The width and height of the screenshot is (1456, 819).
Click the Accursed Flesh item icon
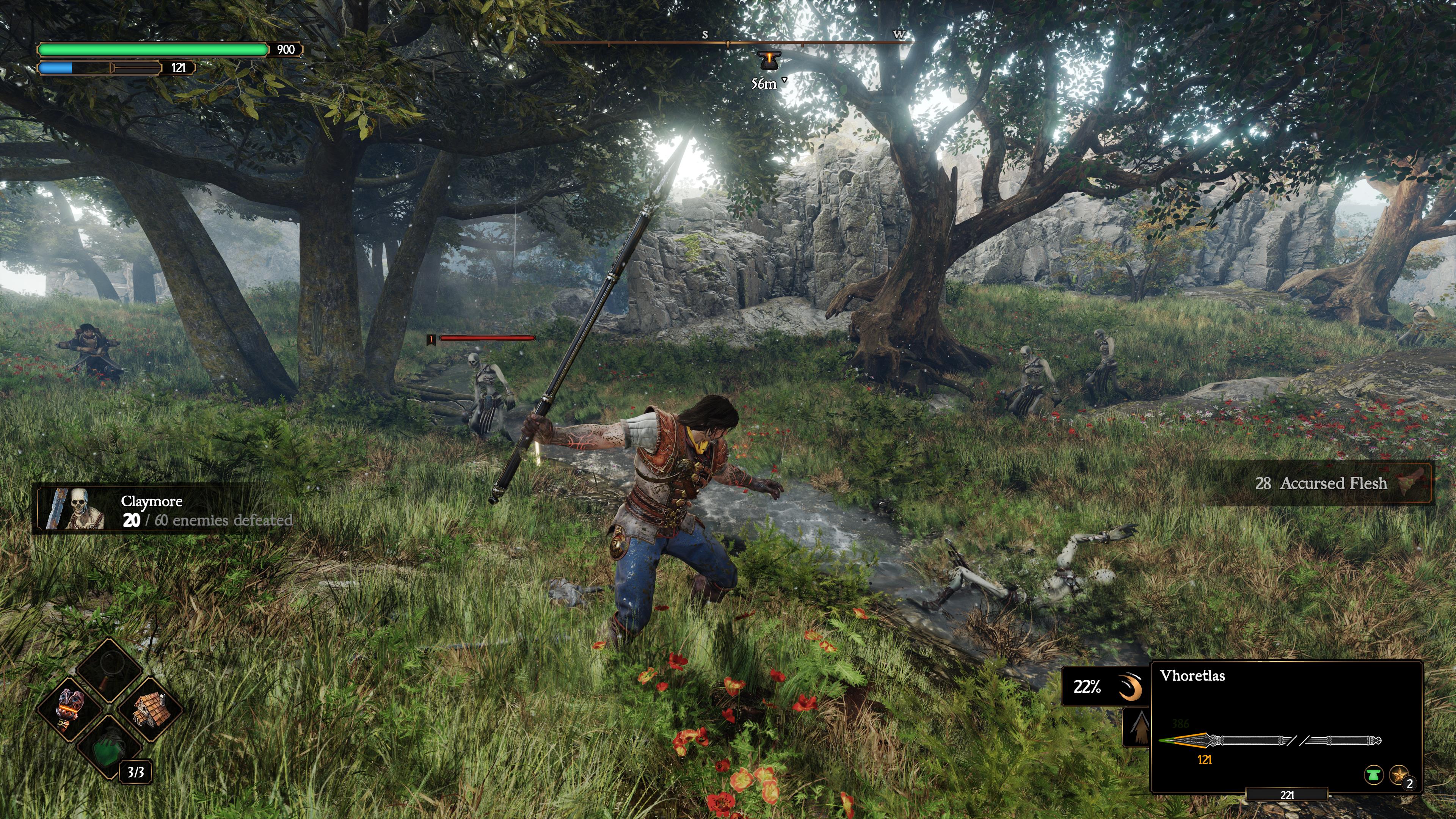[x=1415, y=483]
